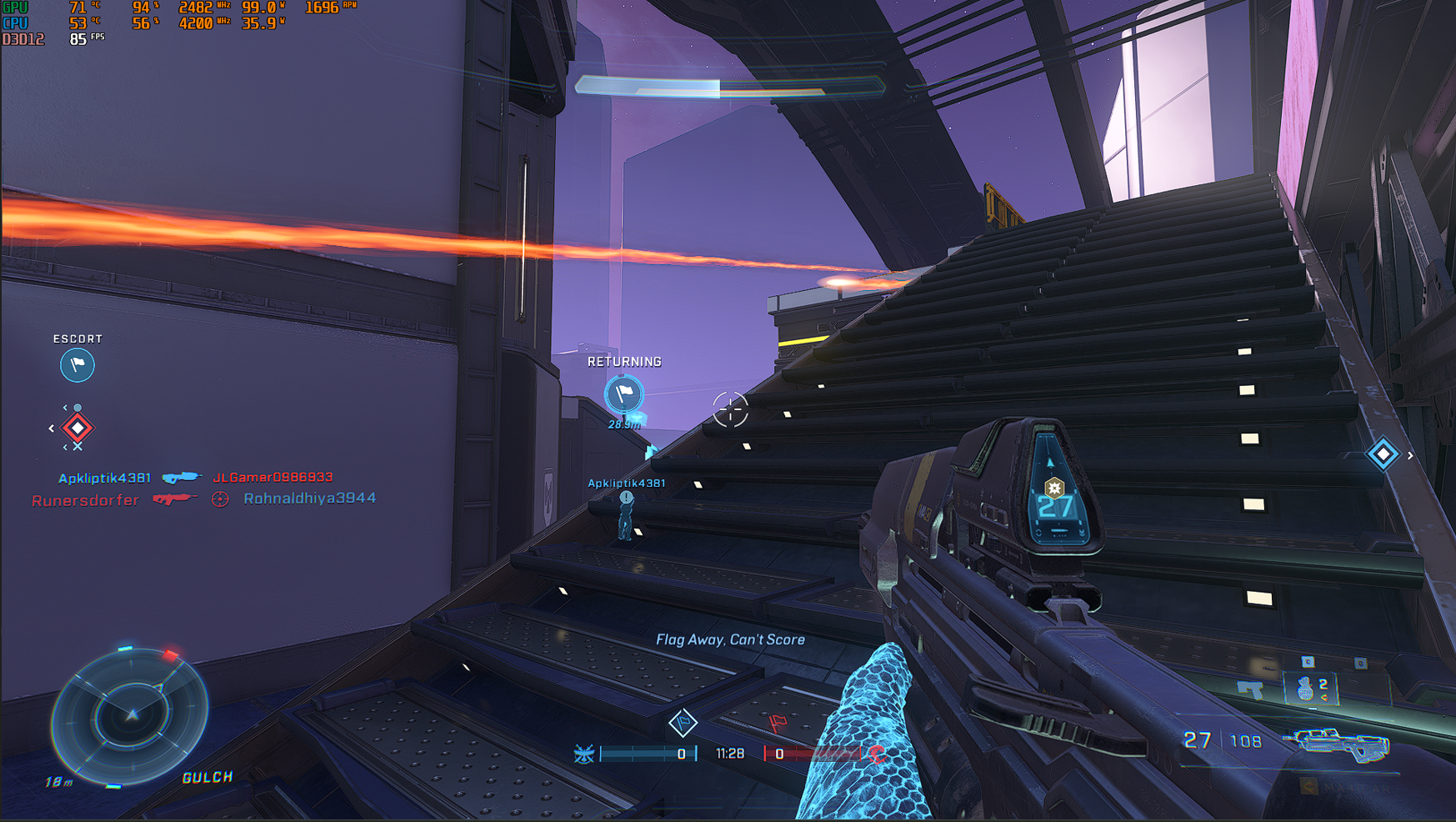Click the Runersdorfer kill feed entry
Image resolution: width=1456 pixels, height=822 pixels.
point(85,500)
